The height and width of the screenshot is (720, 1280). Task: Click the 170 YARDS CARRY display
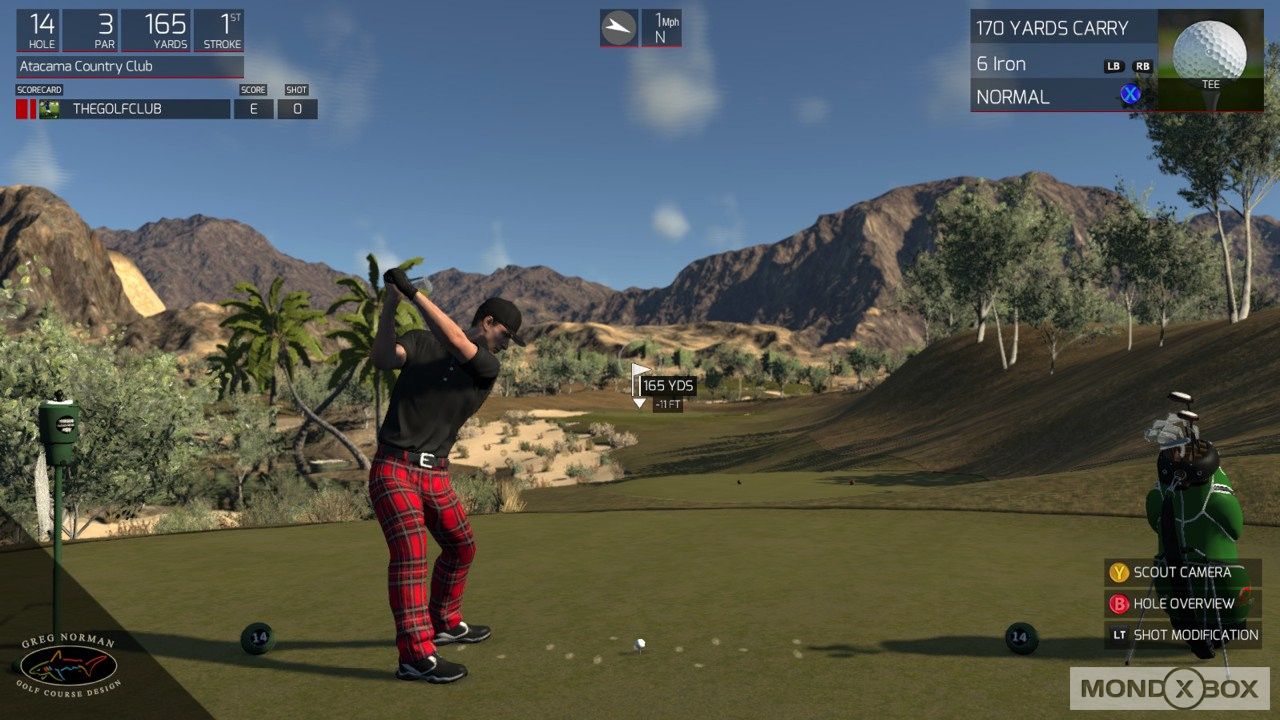pos(1050,27)
